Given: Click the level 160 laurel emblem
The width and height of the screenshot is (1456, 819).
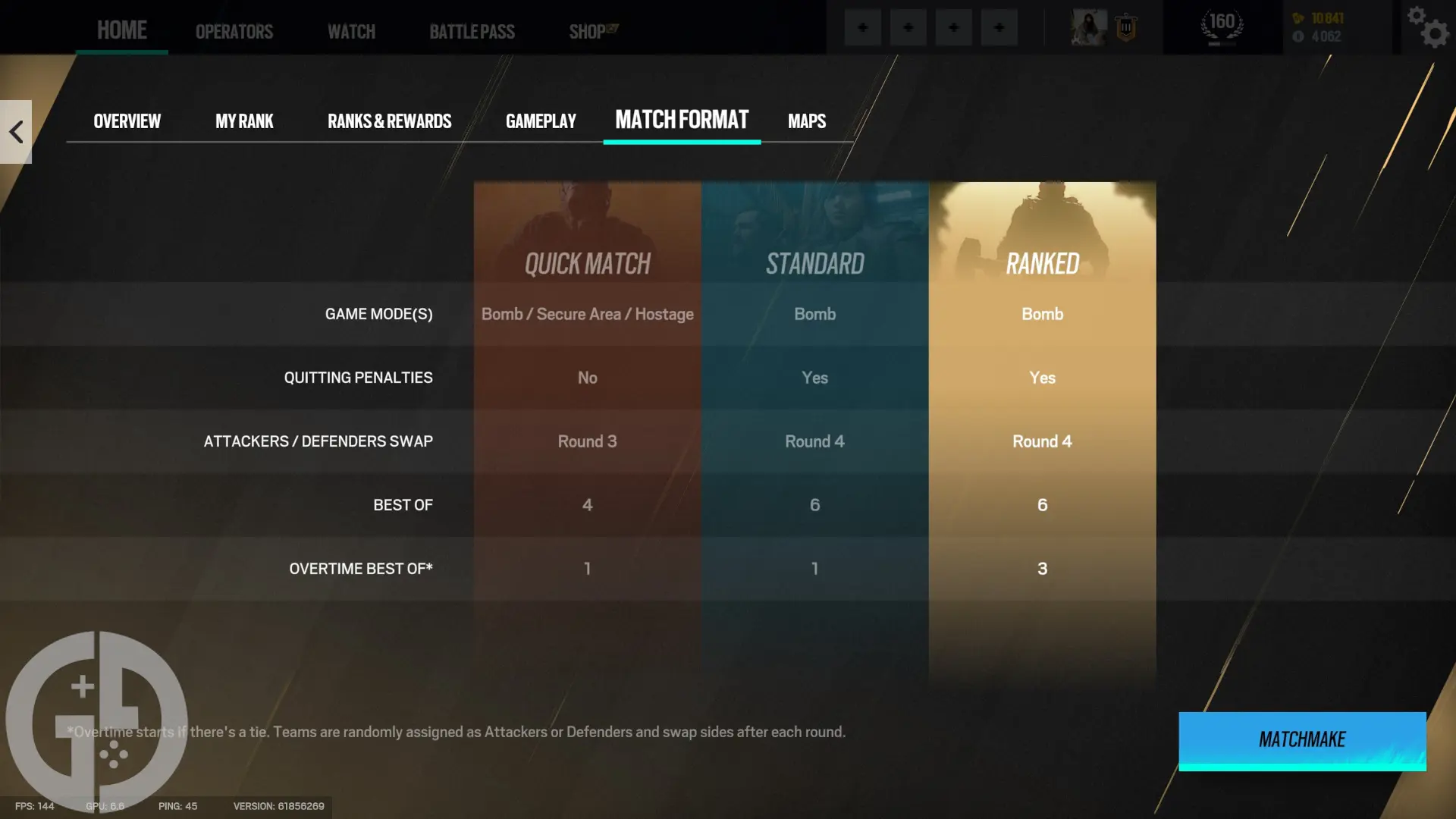Looking at the screenshot, I should coord(1221,25).
